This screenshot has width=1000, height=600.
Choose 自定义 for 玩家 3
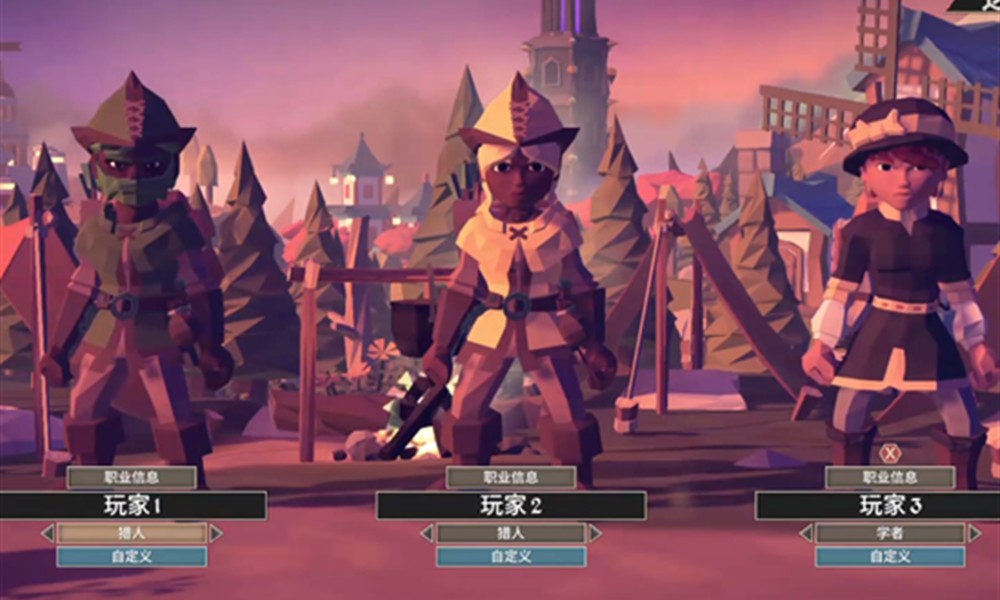[889, 557]
